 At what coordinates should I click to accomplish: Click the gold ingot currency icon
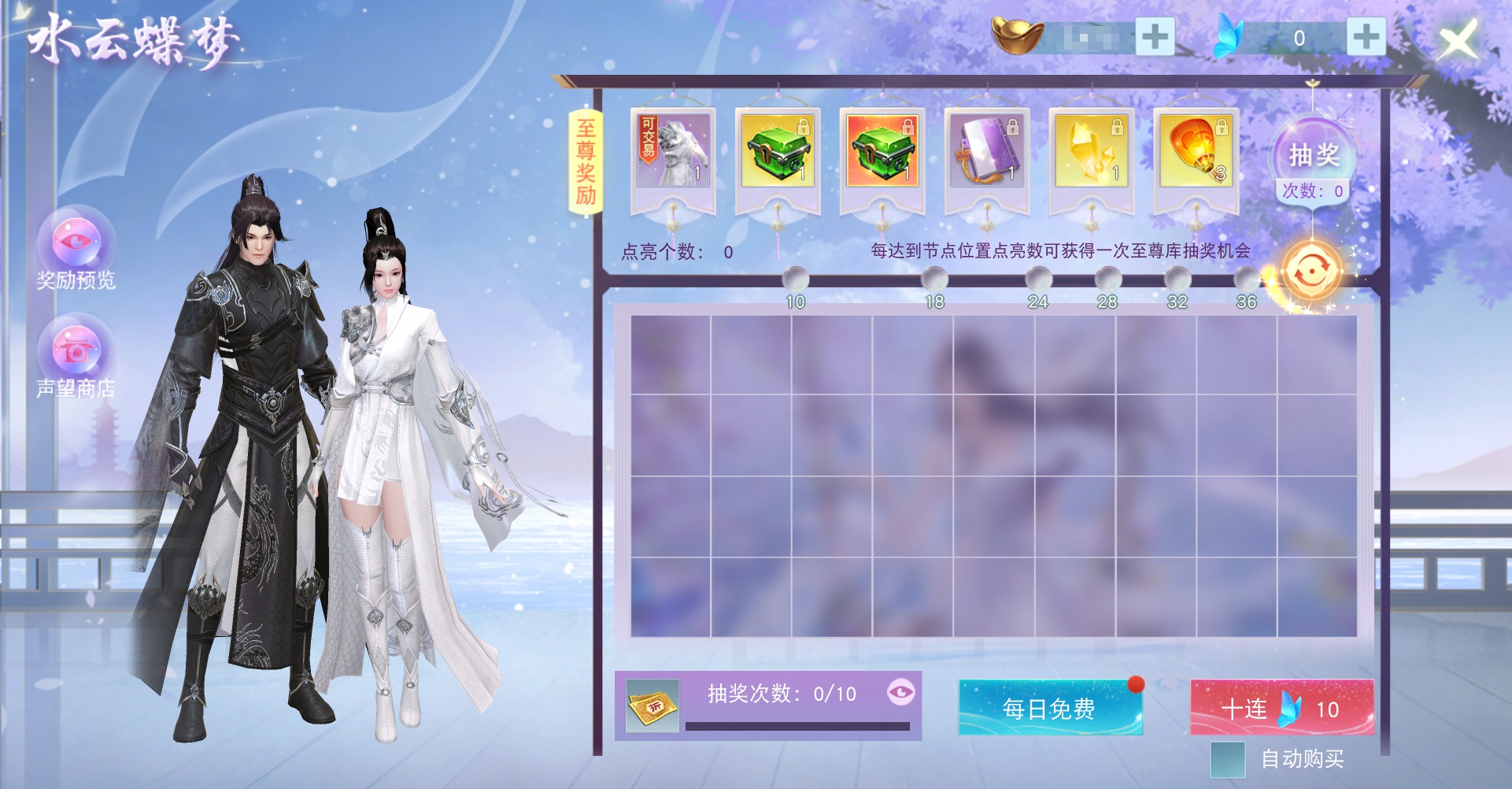pos(1018,35)
